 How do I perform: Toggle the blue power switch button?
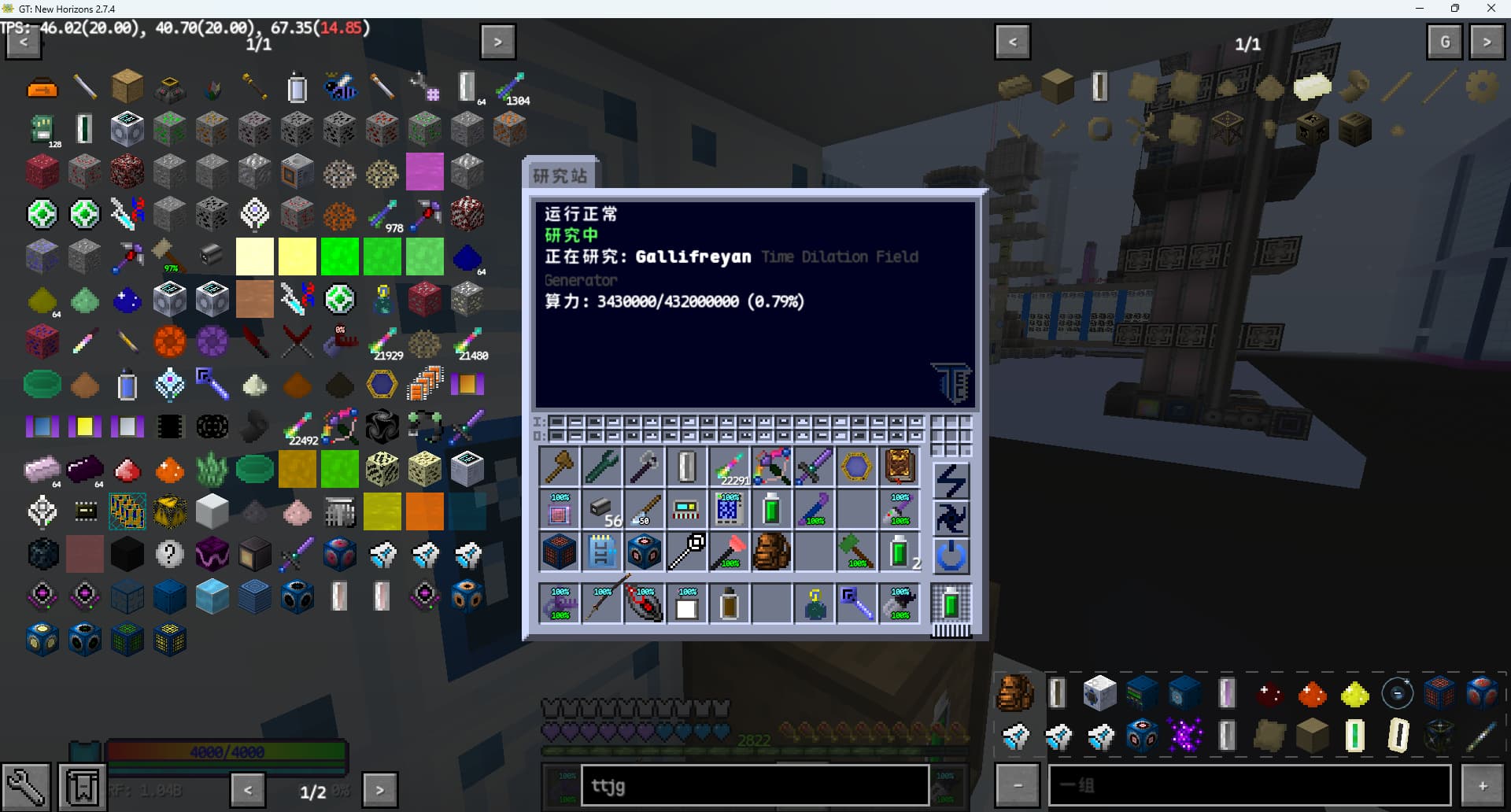[951, 556]
